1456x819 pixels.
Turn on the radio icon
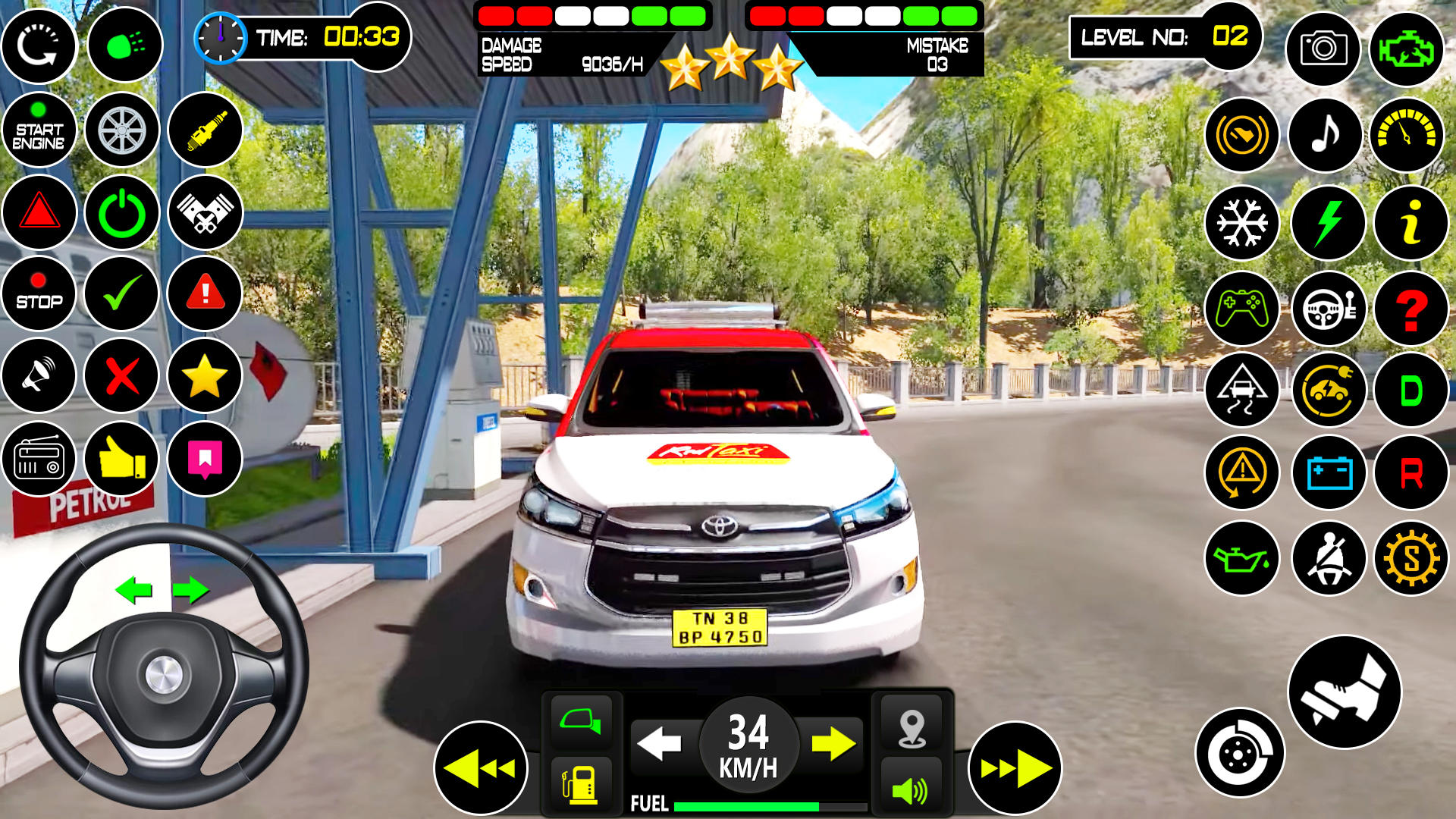pyautogui.click(x=39, y=459)
